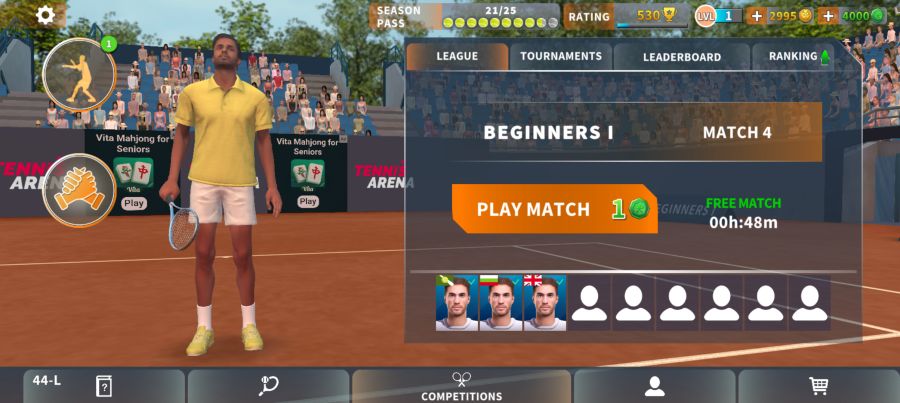Screen dimensions: 900x403
Task: Select the racket and ball bottom menu
Action: 268,386
